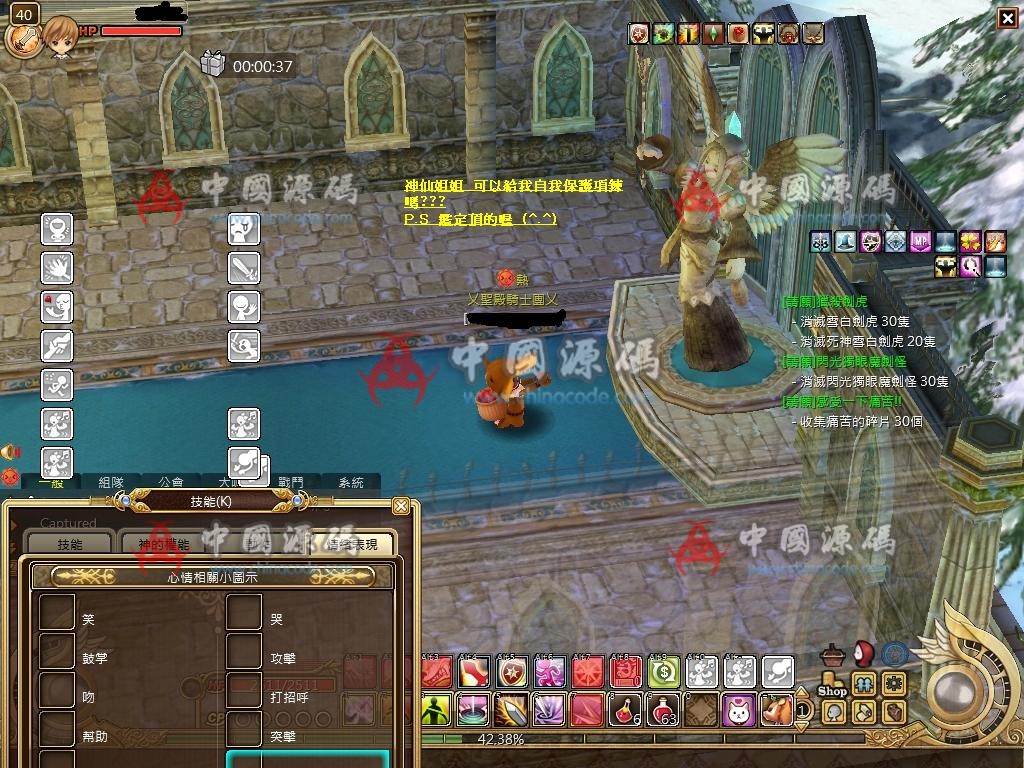This screenshot has height=768, width=1024.
Task: Switch chat to the 組隊 channel
Action: (111, 482)
